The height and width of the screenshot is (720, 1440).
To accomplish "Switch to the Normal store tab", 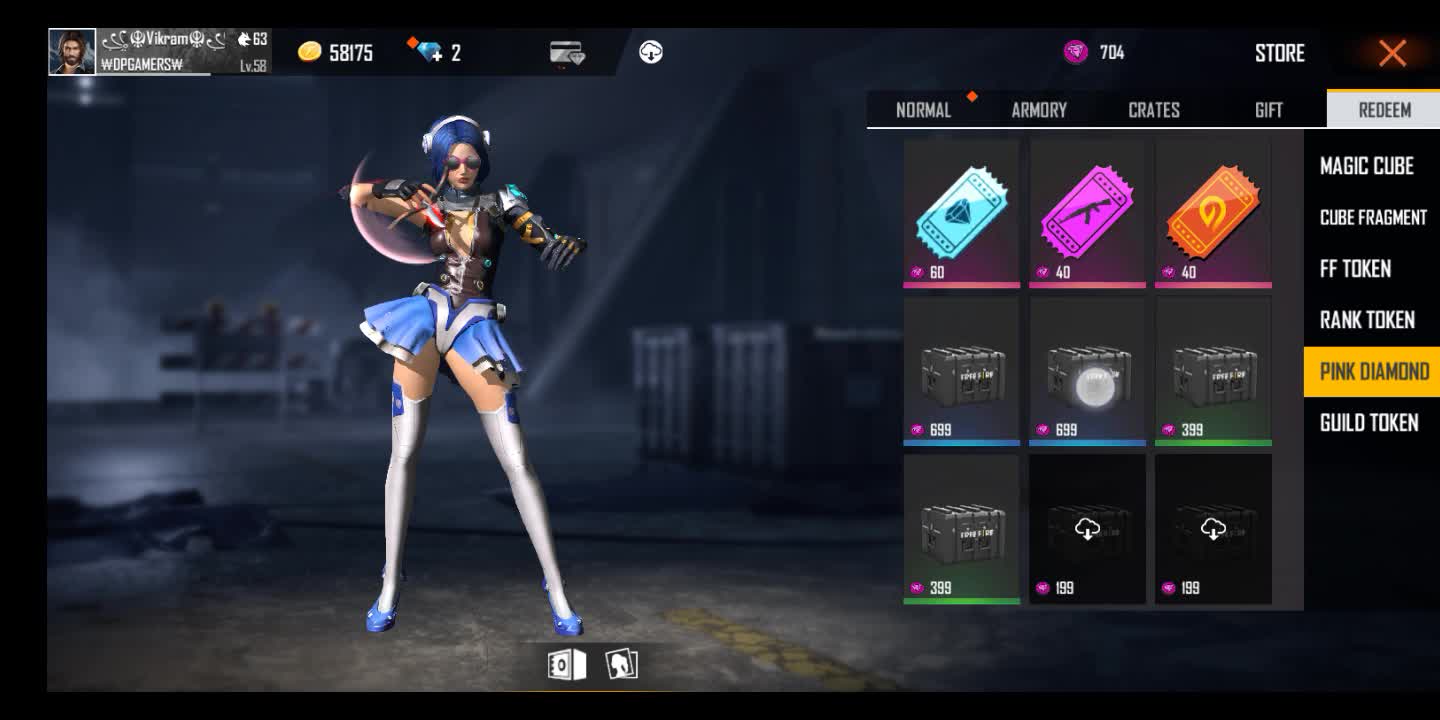I will click(923, 110).
